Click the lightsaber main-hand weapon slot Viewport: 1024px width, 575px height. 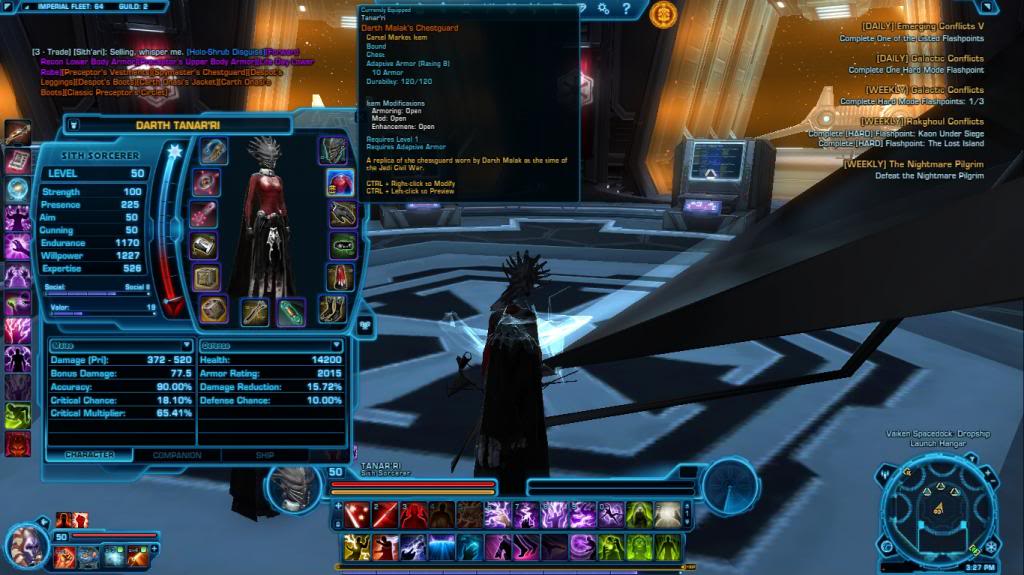click(254, 311)
